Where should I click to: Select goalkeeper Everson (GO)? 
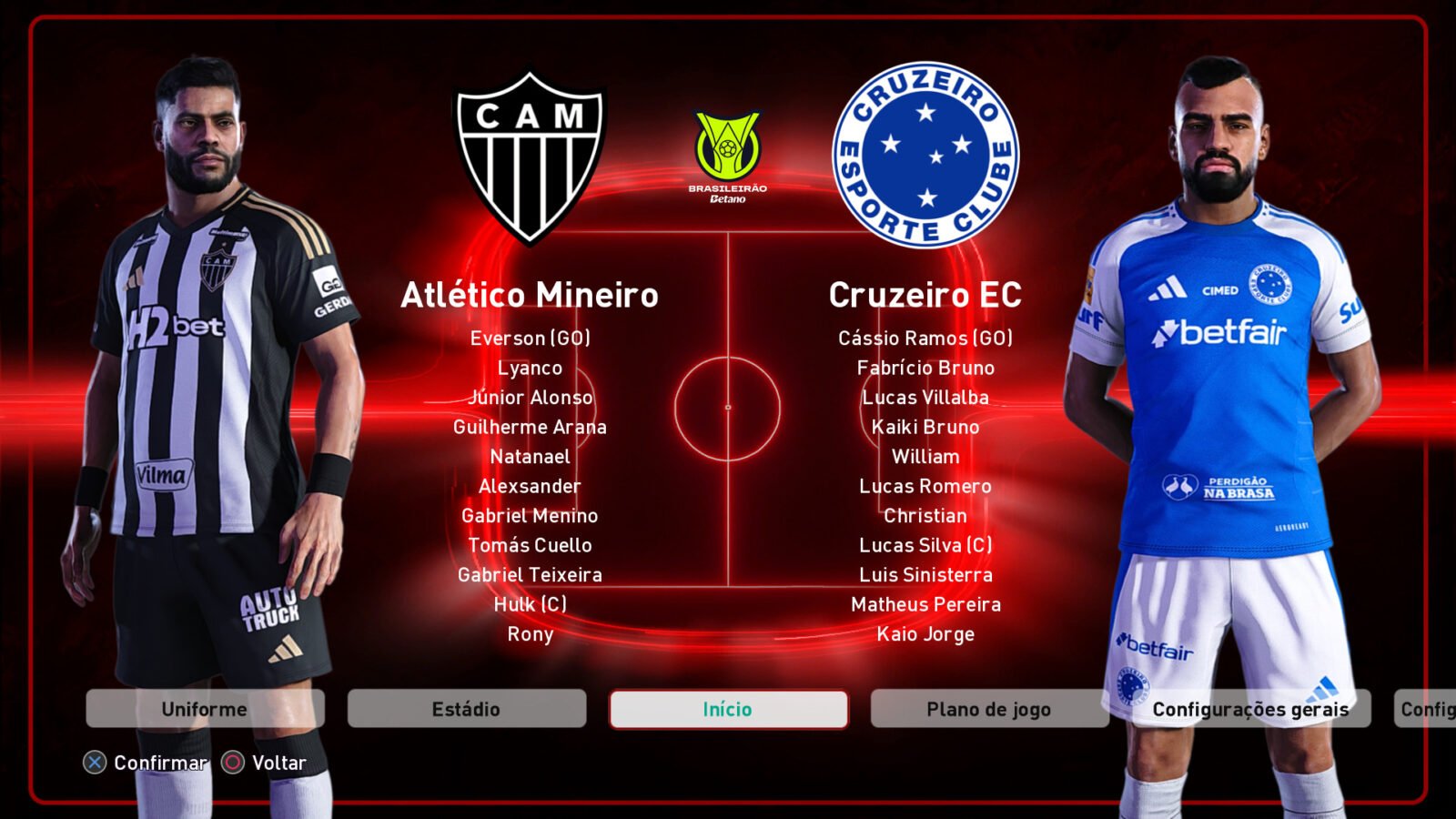coord(531,339)
